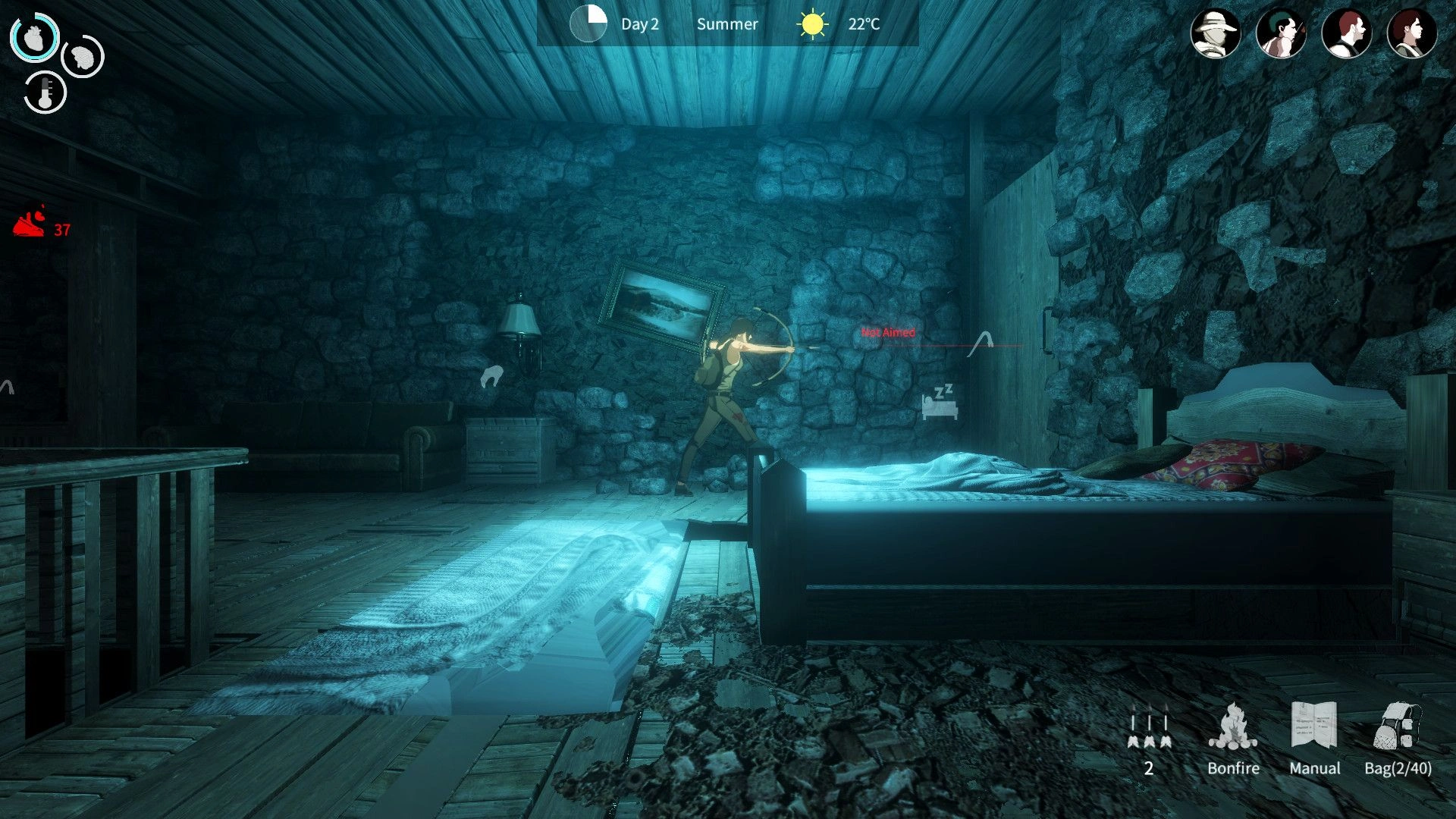Select the hat-wearing survivor portrait
Screen dimensions: 1456x819
(x=1215, y=34)
